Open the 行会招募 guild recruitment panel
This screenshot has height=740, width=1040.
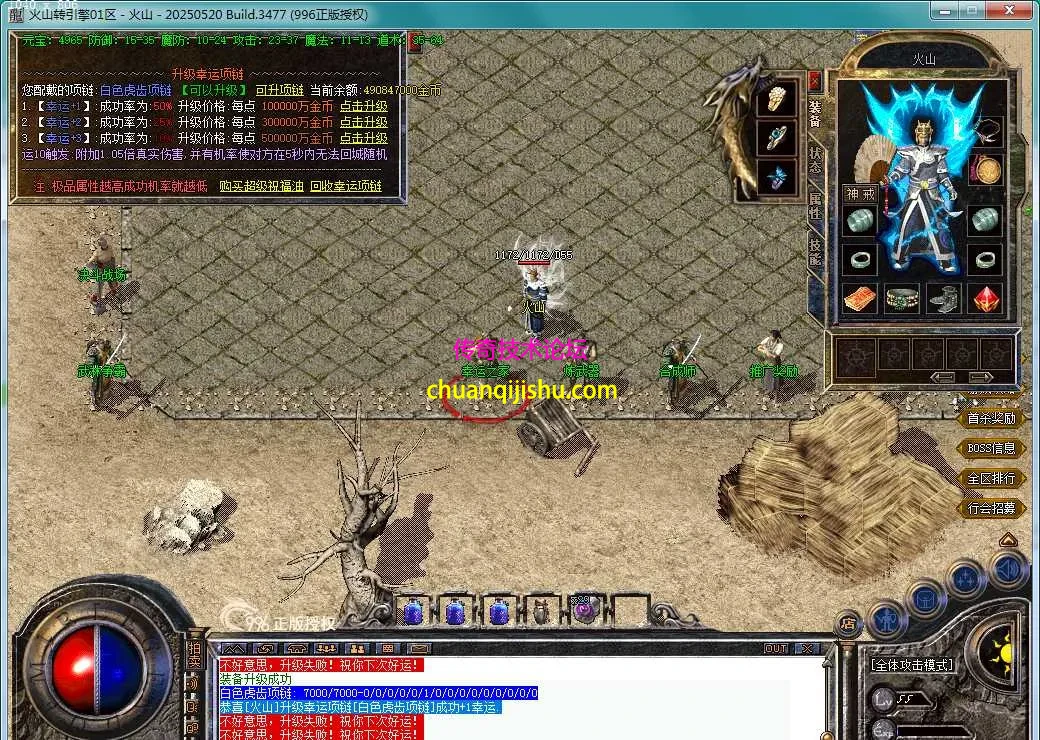coord(991,508)
